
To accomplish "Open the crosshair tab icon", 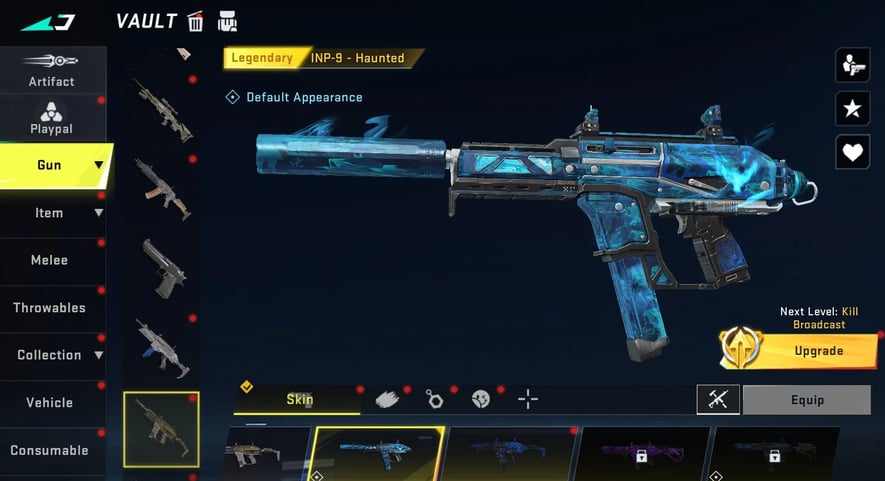I will tap(528, 400).
